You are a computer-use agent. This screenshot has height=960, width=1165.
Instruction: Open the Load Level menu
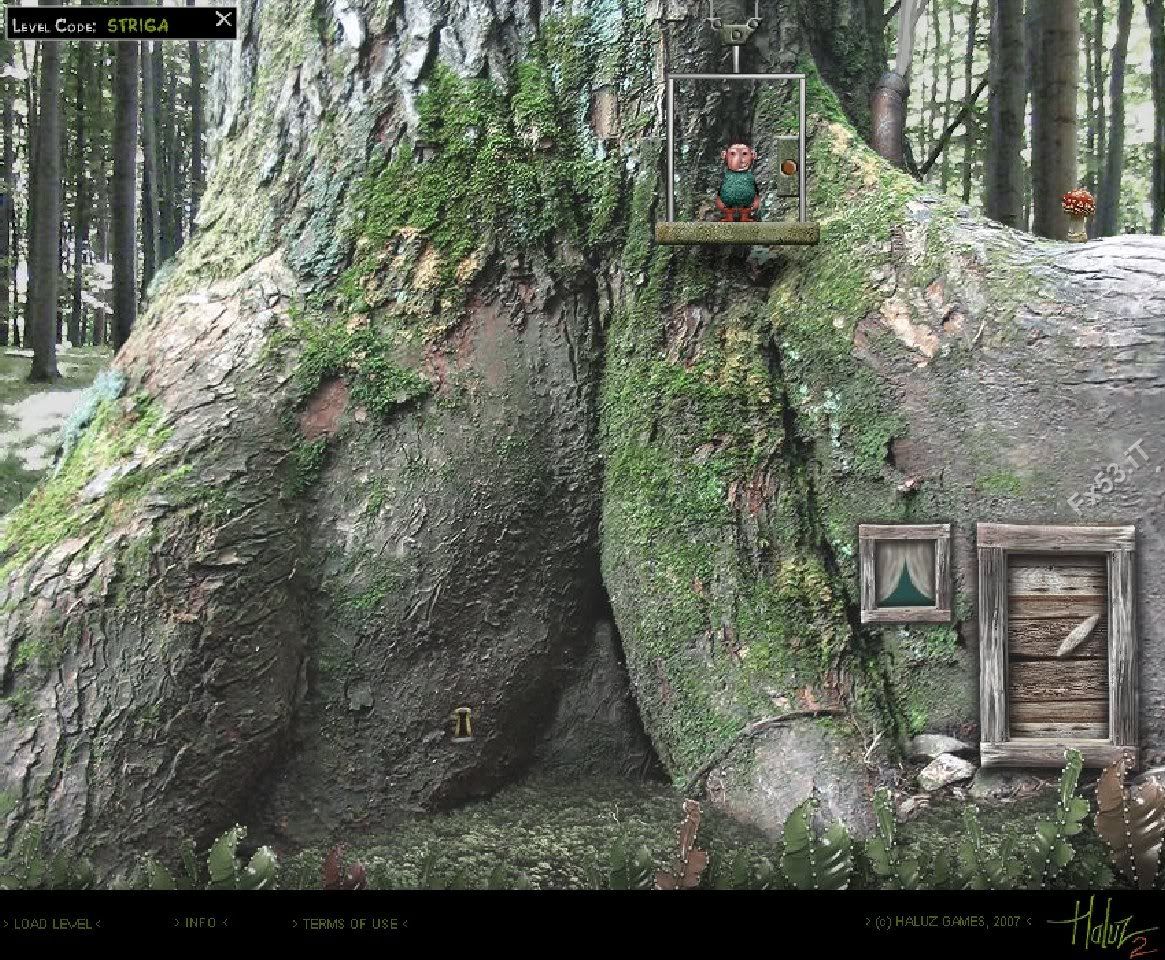tap(52, 923)
